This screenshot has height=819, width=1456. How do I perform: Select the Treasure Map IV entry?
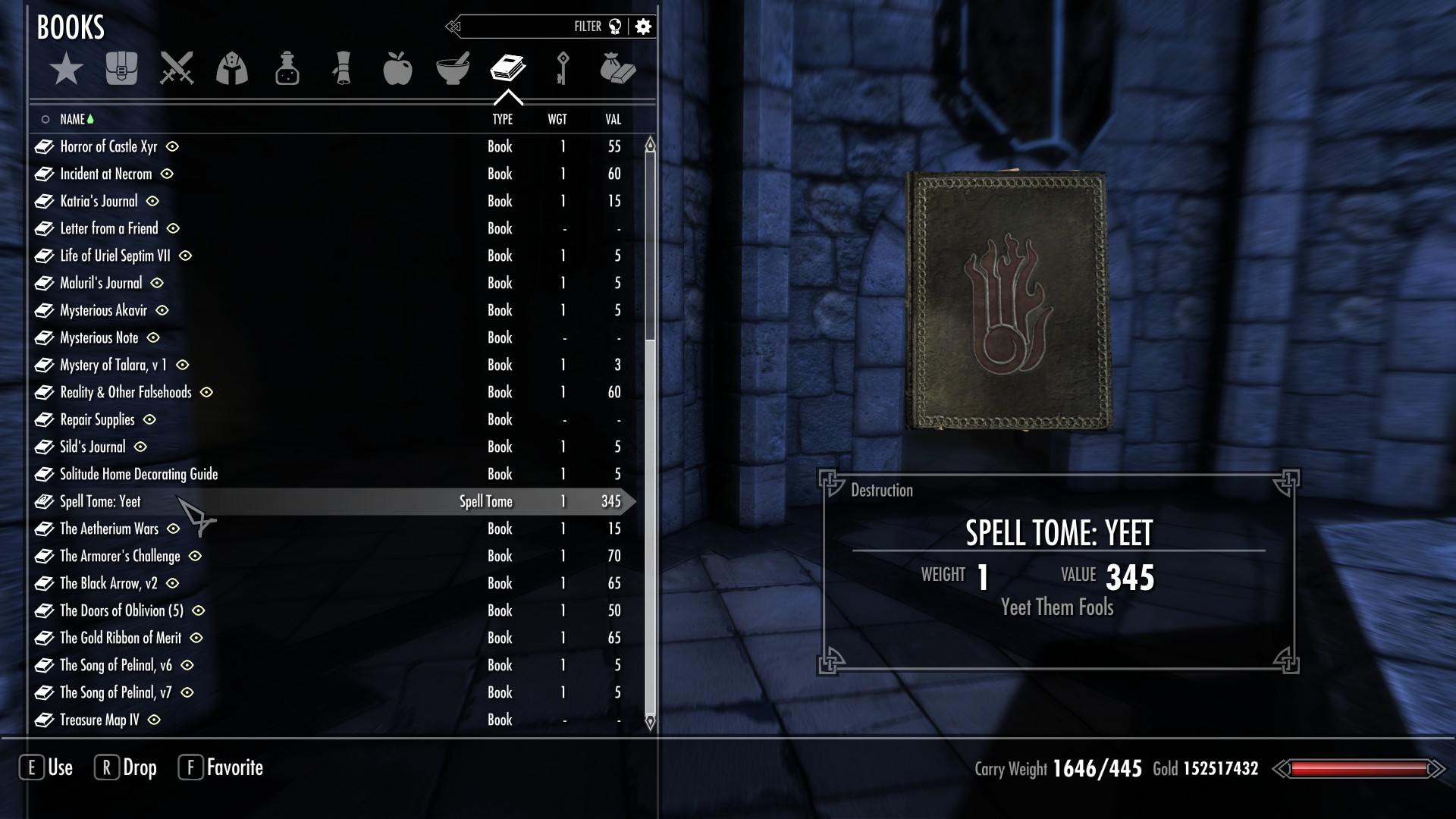pos(99,720)
